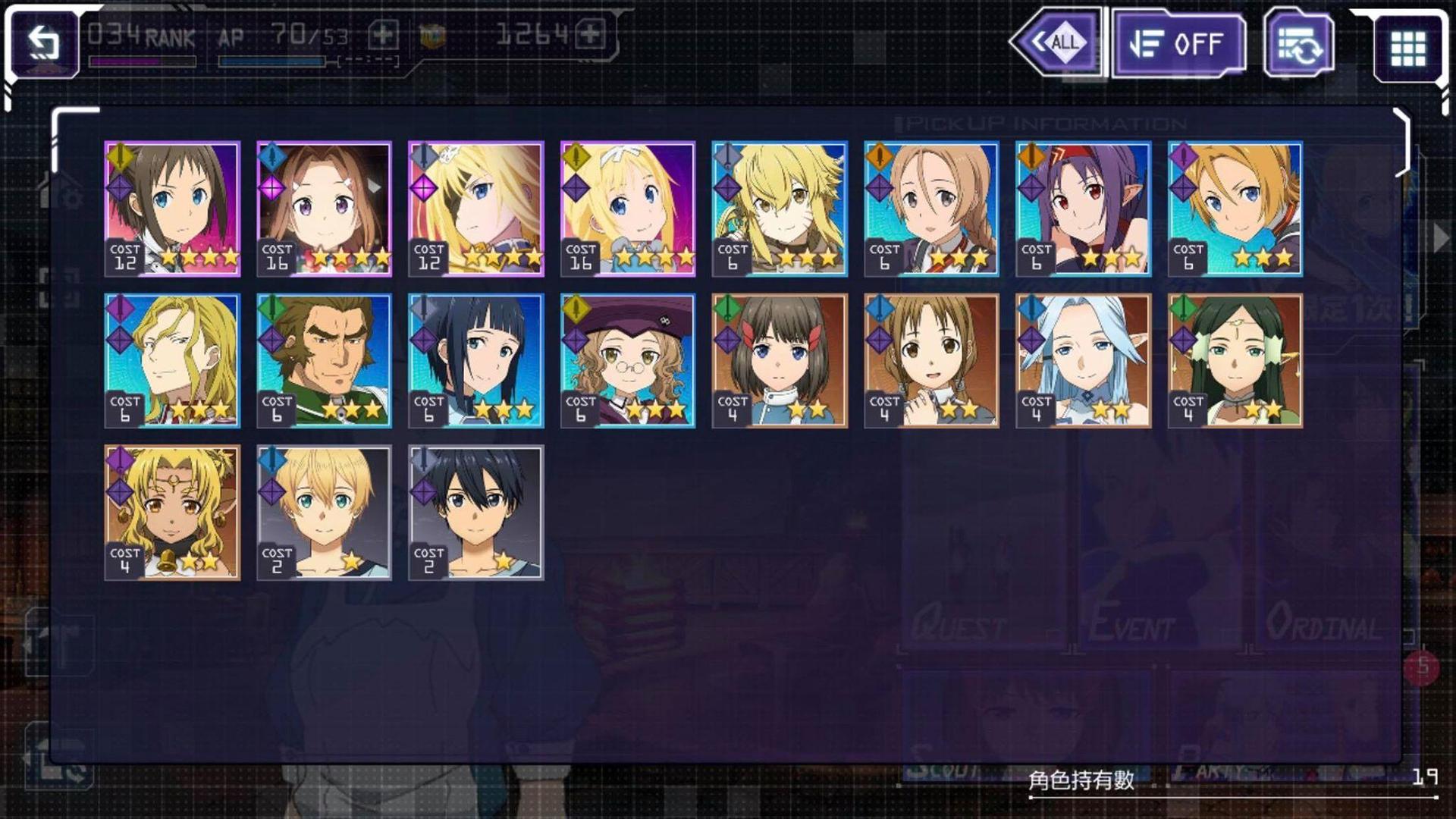Image resolution: width=1456 pixels, height=819 pixels.
Task: Select the four-star short brown-haired girl card
Action: (172, 209)
